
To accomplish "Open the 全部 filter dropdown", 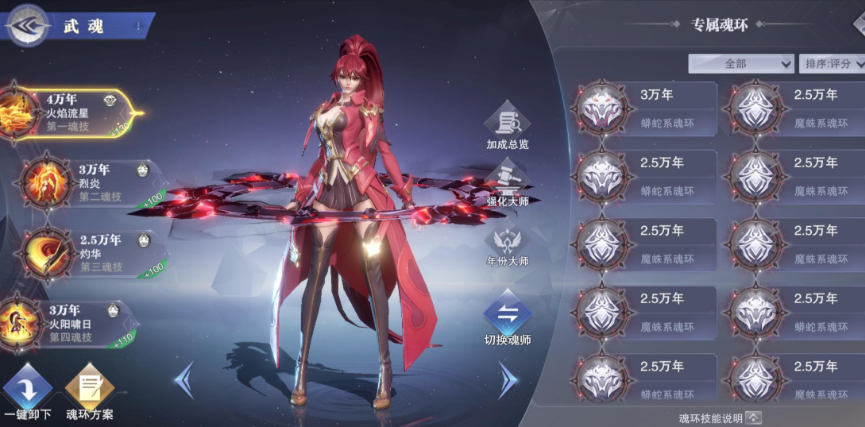I will click(x=741, y=63).
